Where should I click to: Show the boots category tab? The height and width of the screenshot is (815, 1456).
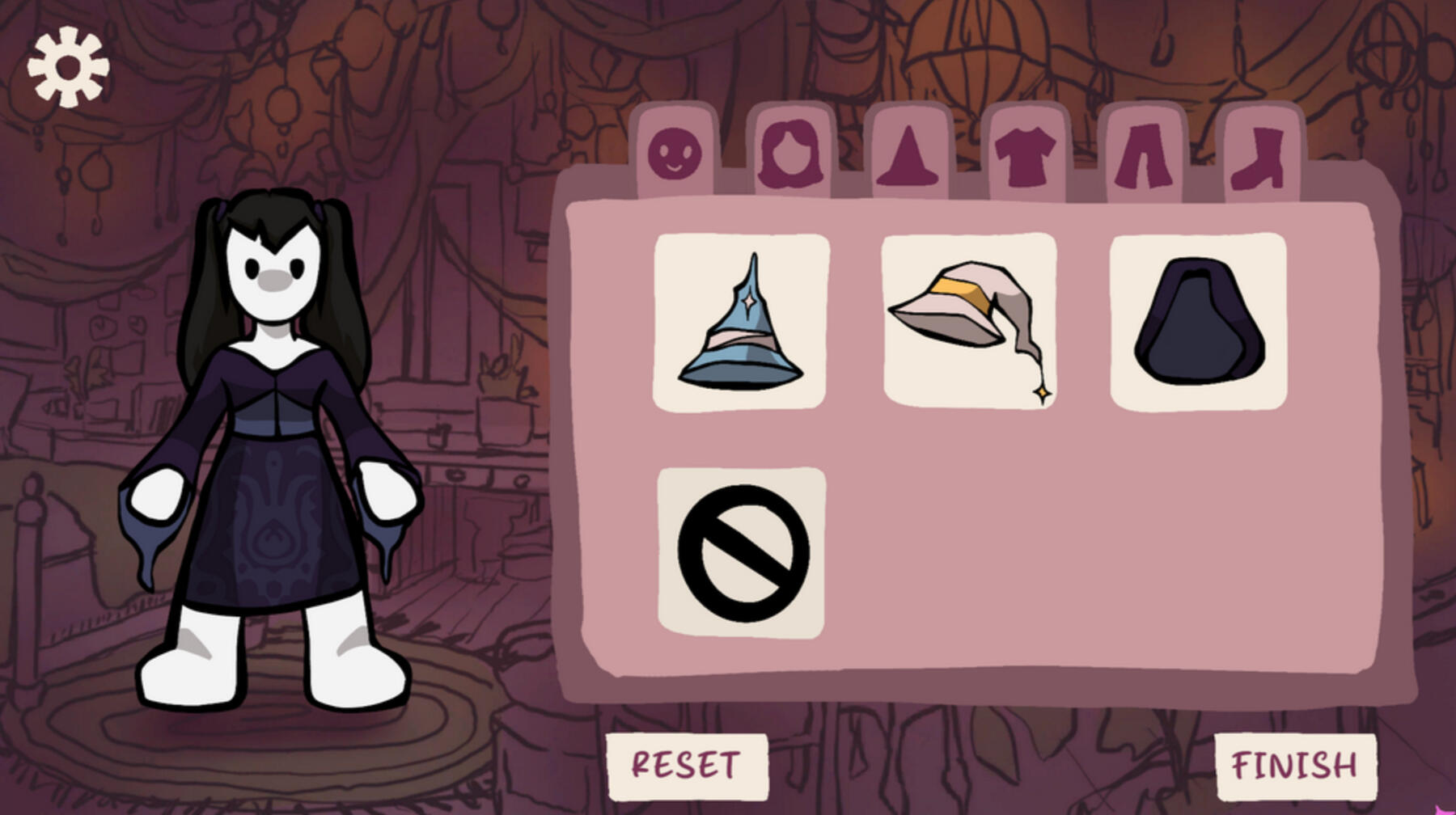pos(1259,157)
